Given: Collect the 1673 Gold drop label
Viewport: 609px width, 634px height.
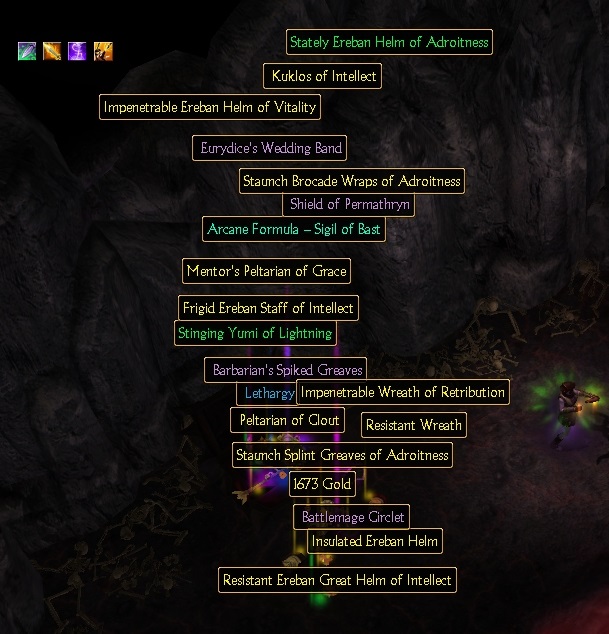Looking at the screenshot, I should [x=322, y=485].
